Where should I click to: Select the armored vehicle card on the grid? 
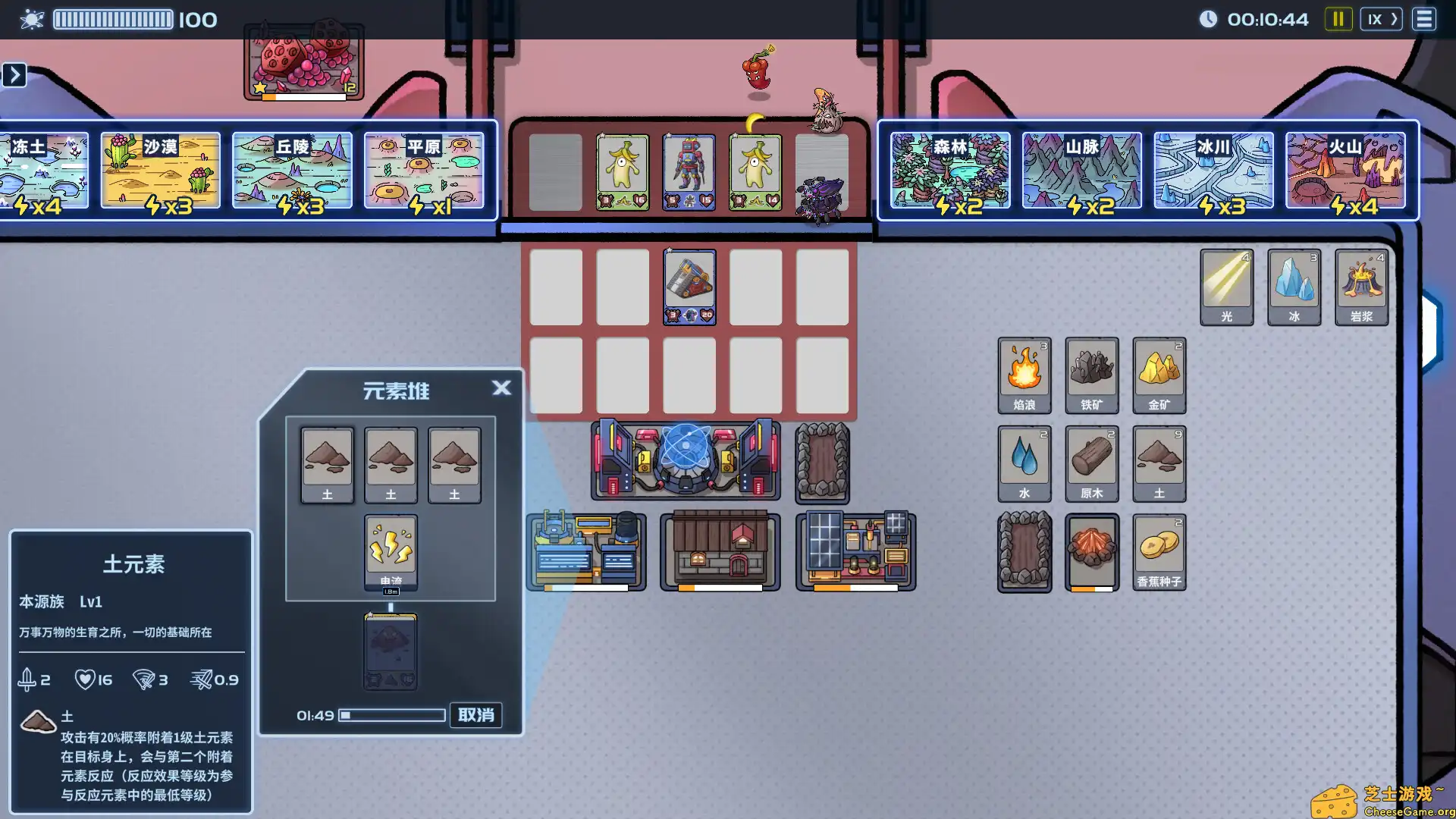[689, 287]
